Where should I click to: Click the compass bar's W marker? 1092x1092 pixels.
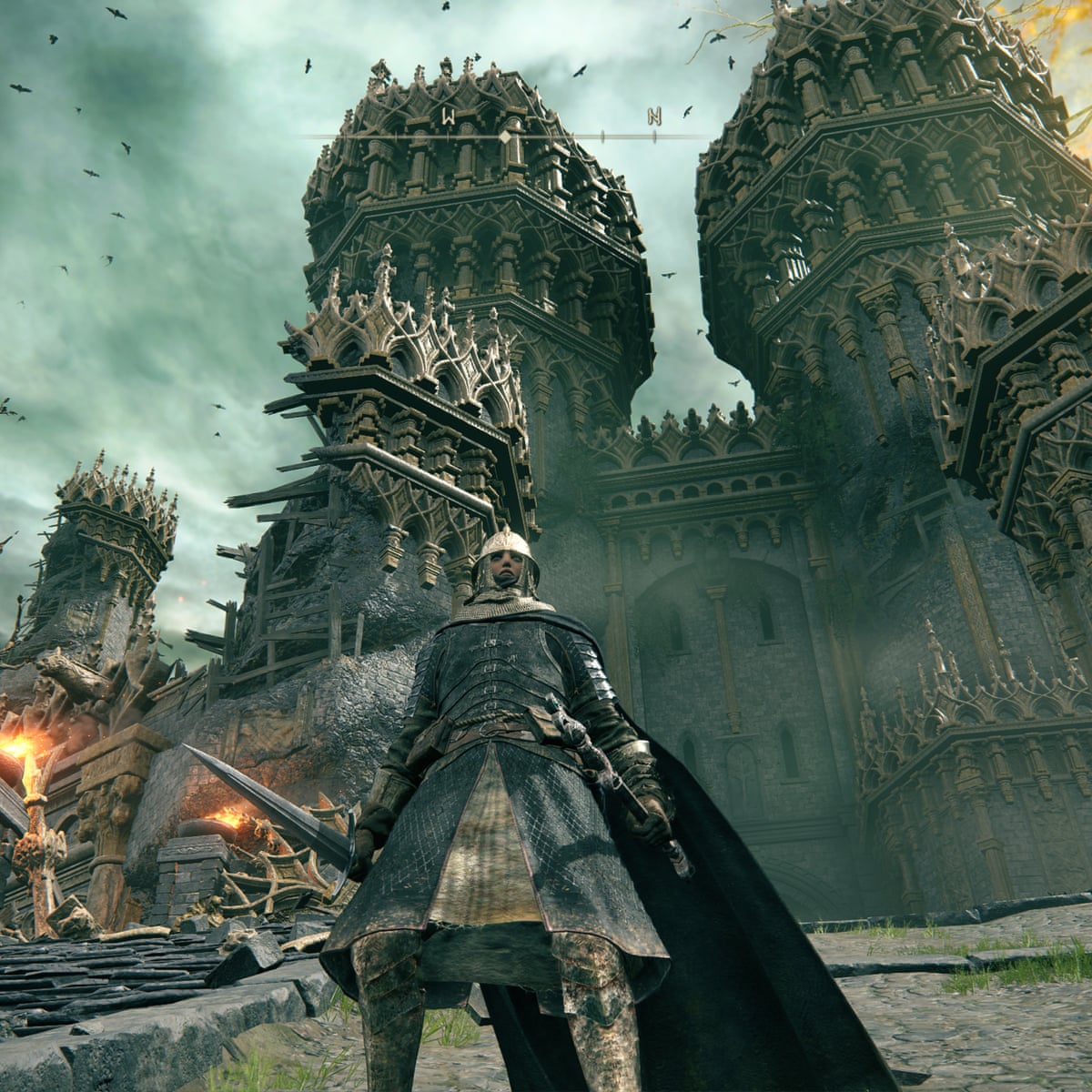coord(449,116)
